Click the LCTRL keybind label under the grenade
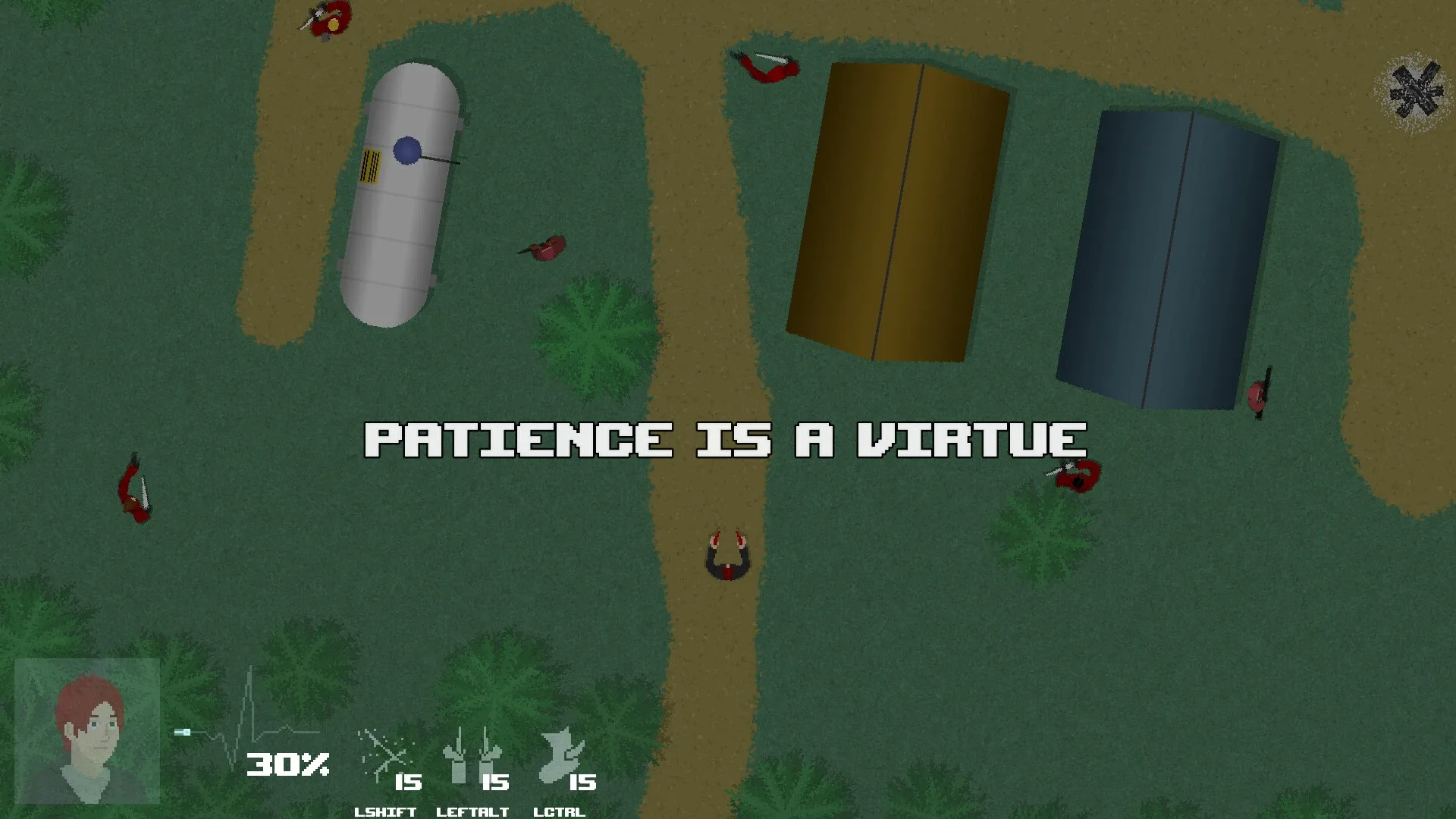This screenshot has width=1456, height=819. point(561,812)
